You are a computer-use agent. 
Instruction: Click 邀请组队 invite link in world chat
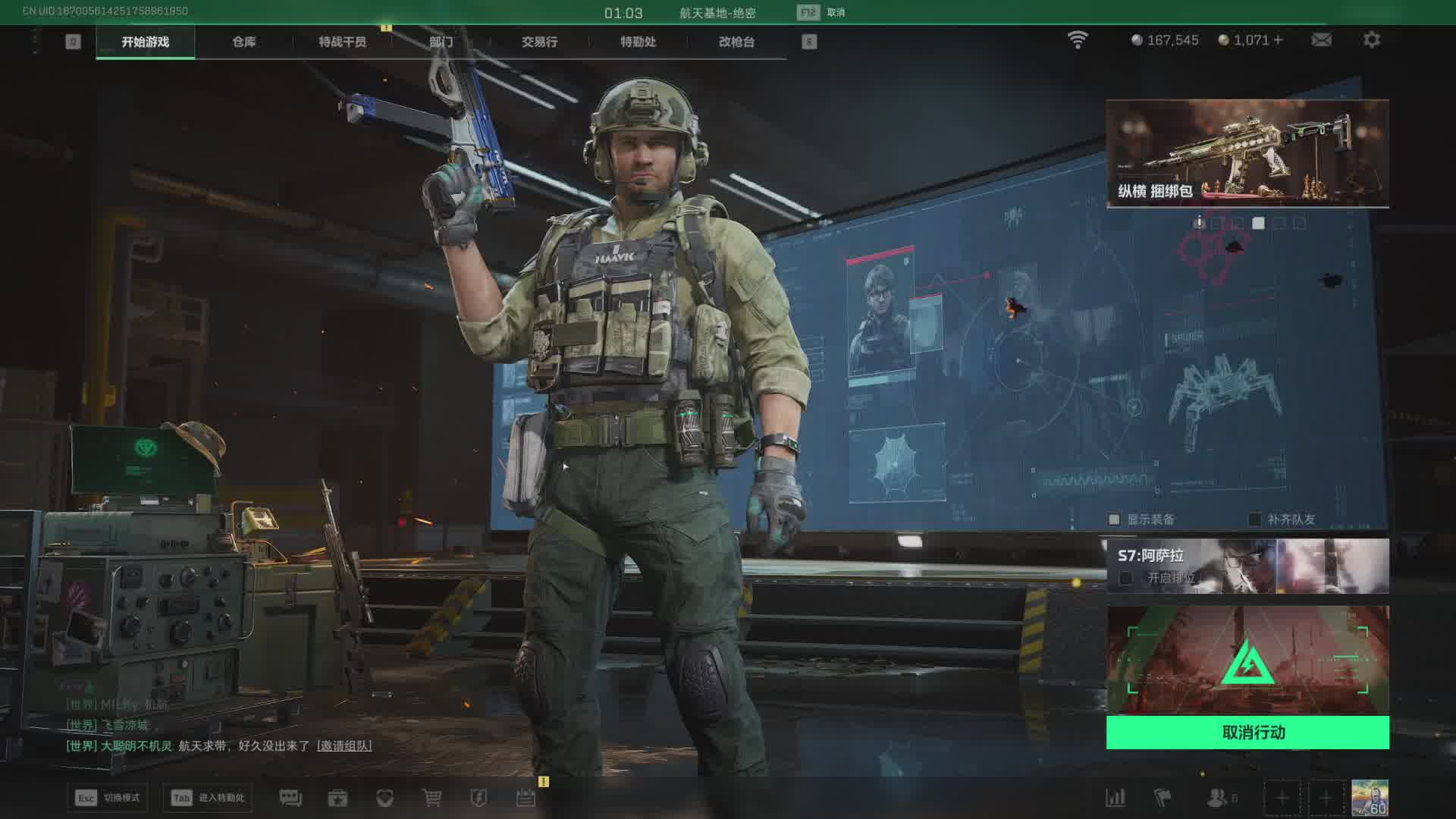pyautogui.click(x=344, y=745)
